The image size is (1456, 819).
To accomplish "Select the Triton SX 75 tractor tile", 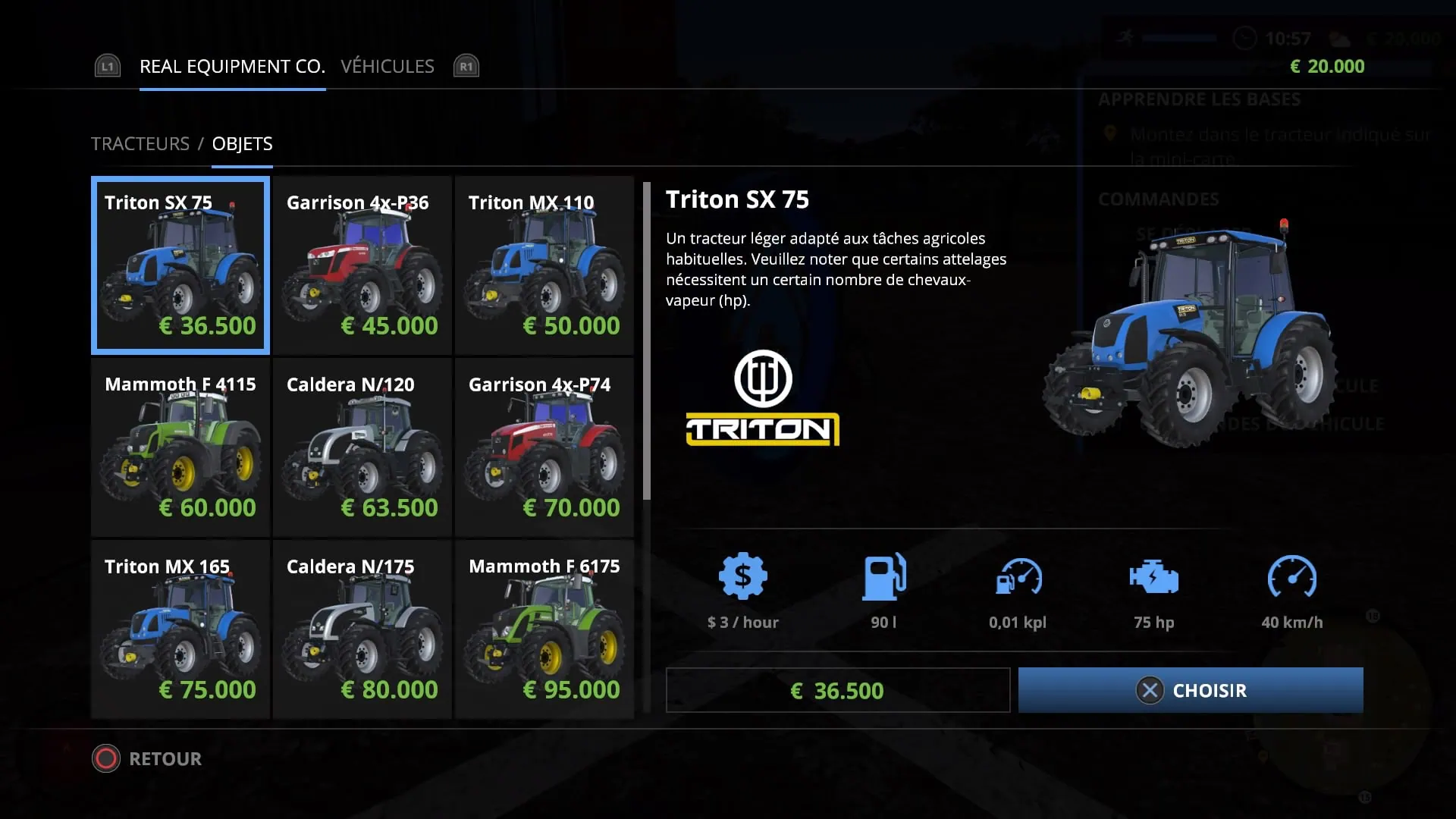I will click(x=180, y=265).
